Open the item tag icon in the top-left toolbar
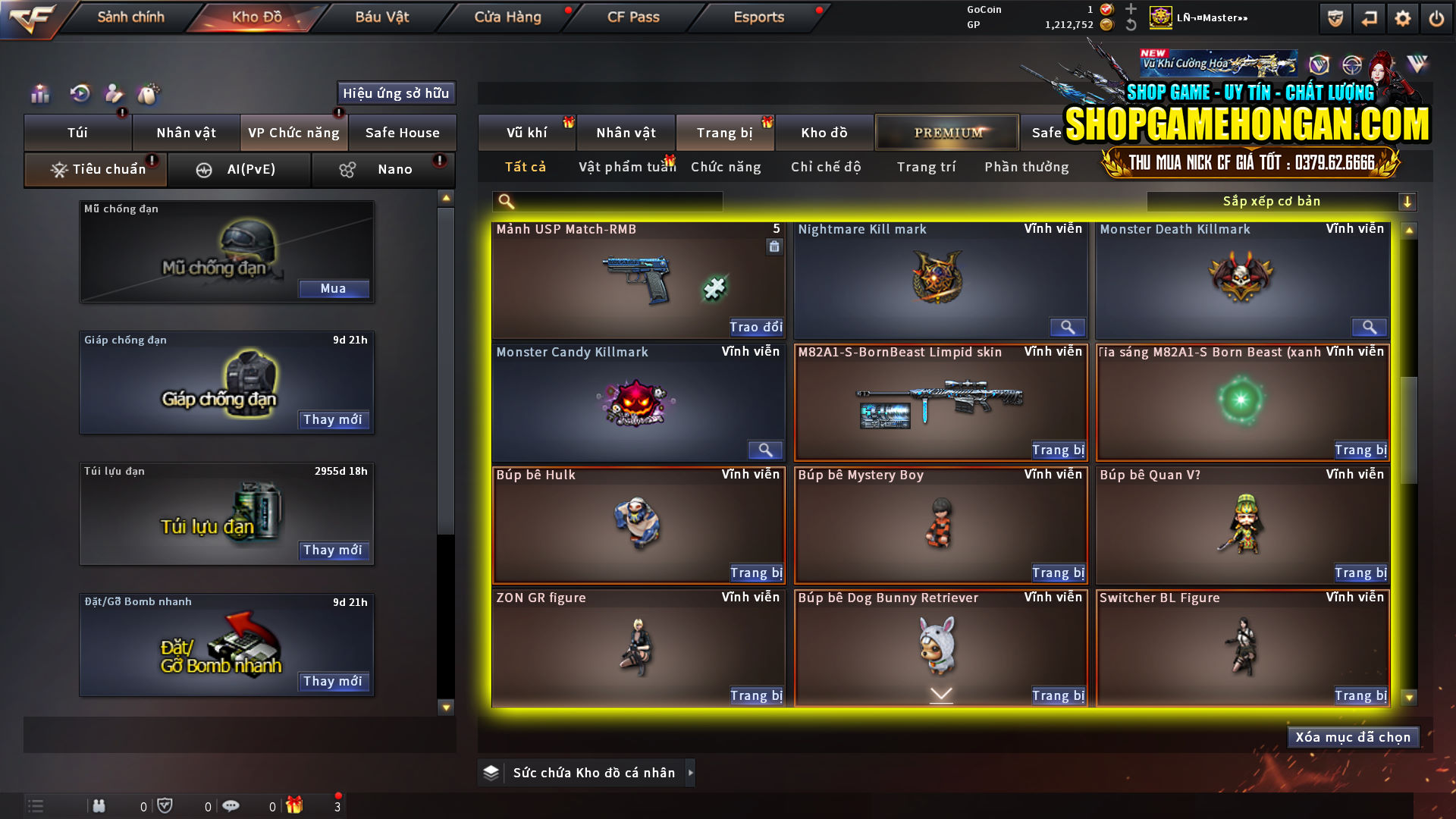 pyautogui.click(x=149, y=93)
